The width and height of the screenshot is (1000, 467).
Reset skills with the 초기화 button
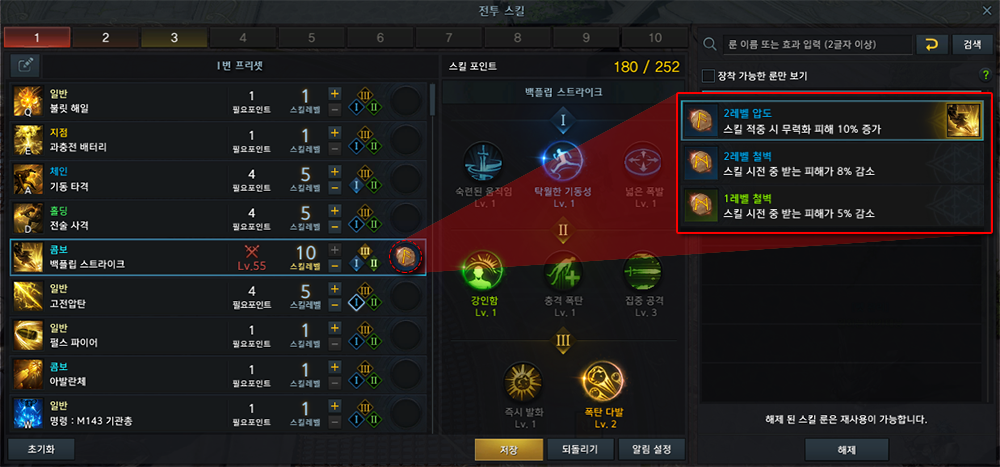(40, 449)
